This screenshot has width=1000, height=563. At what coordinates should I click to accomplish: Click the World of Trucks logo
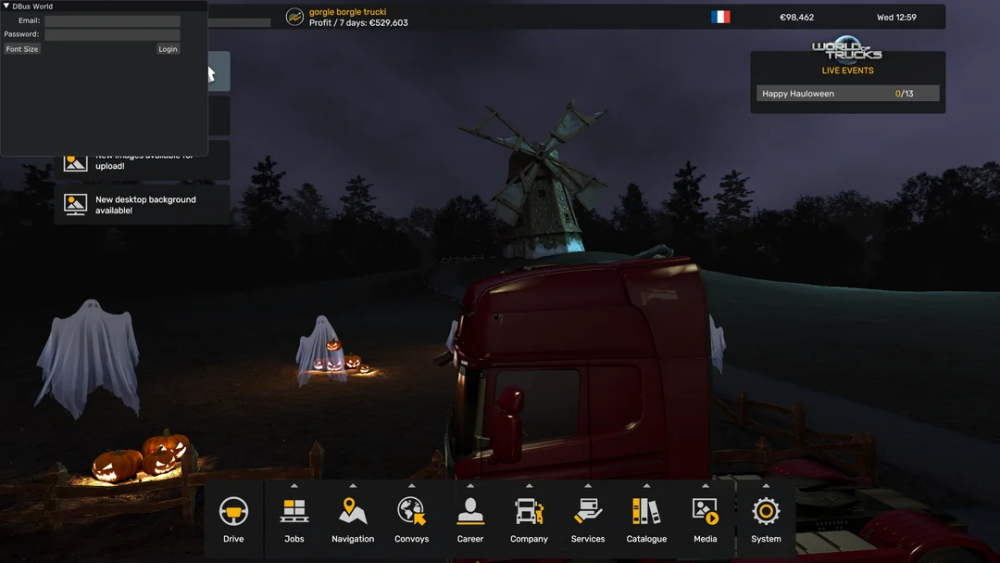[847, 50]
